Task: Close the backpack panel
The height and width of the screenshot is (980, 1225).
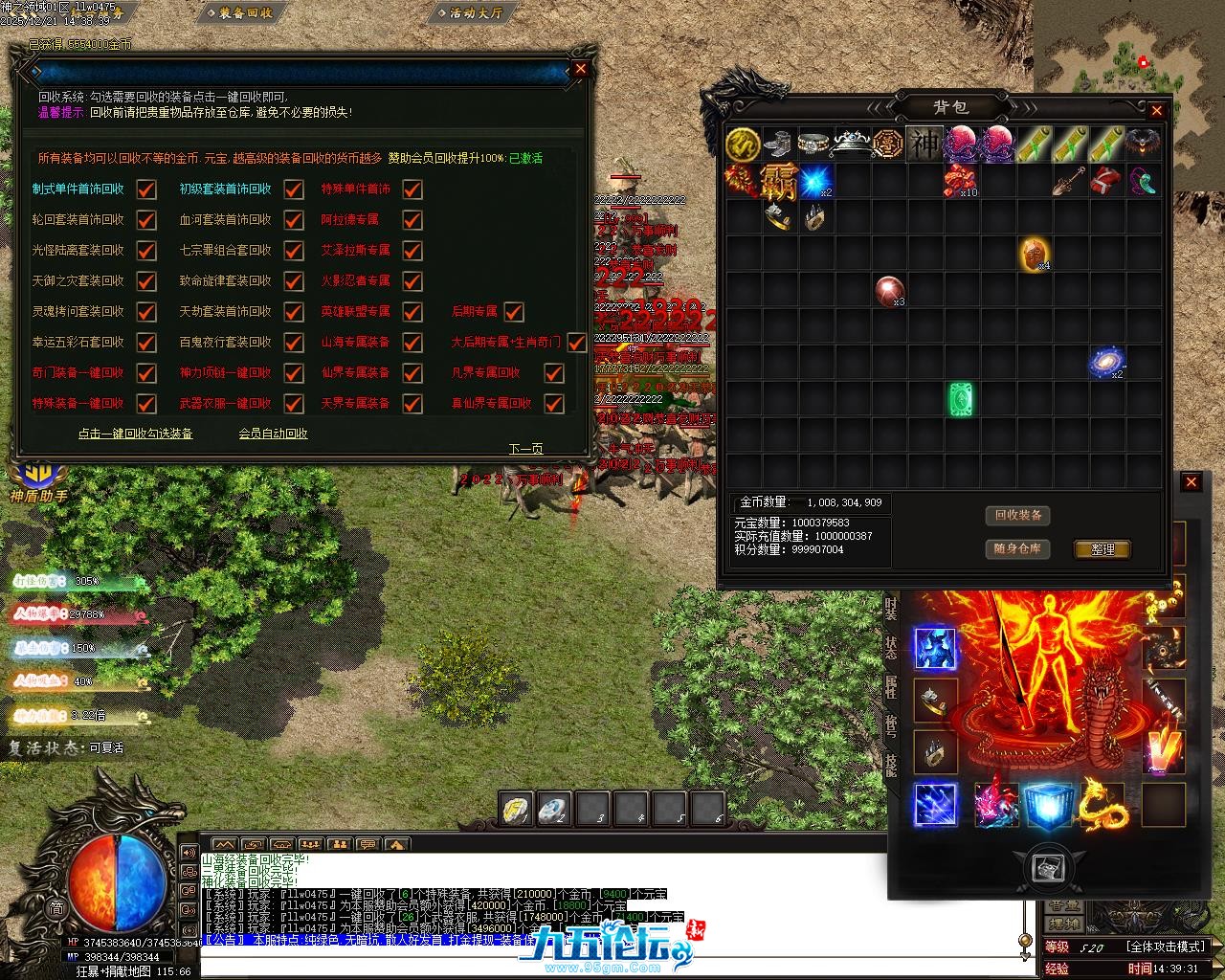Action: [x=1156, y=111]
